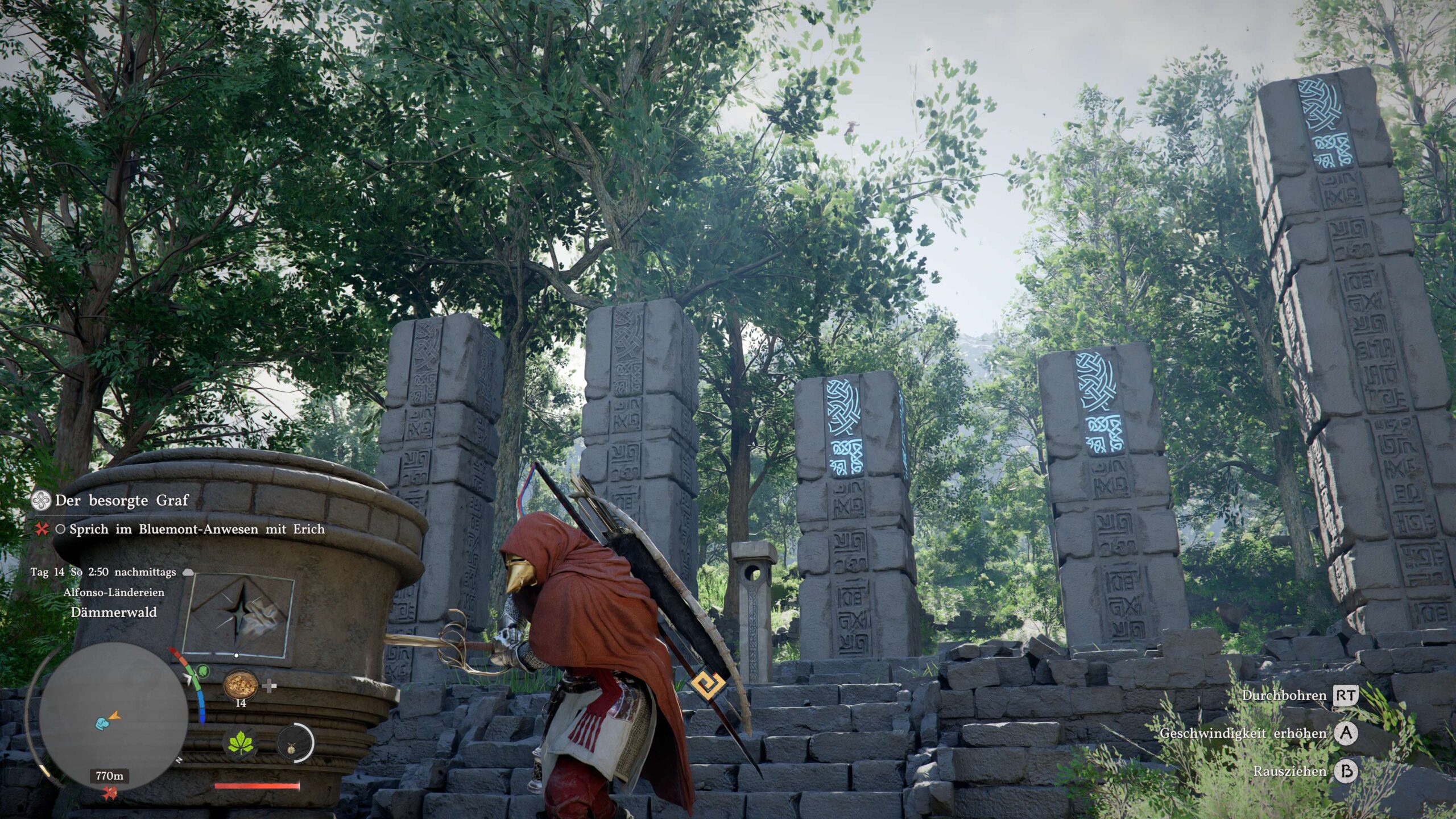Image resolution: width=1456 pixels, height=819 pixels.
Task: Click the grey plus icon beside food
Action: coord(270,686)
